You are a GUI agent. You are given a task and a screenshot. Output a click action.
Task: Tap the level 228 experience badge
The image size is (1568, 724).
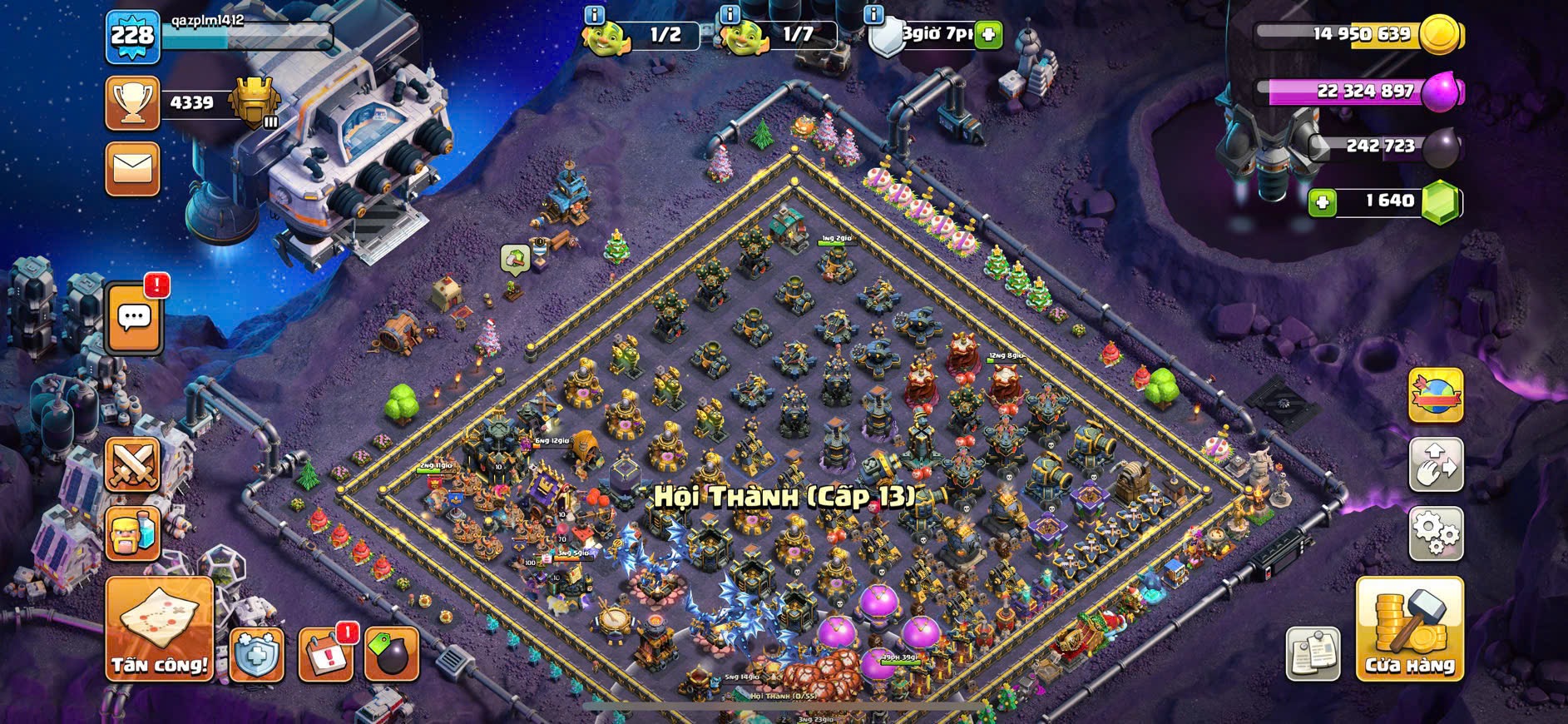pyautogui.click(x=133, y=37)
